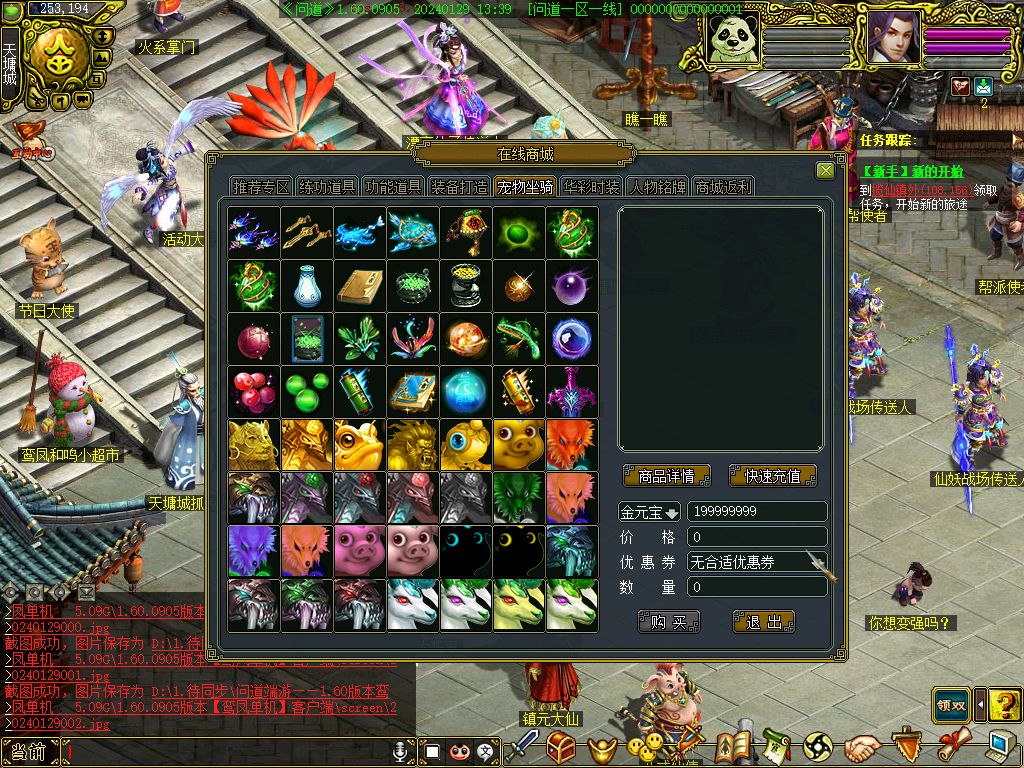Open the 人物铭牌 tab
The height and width of the screenshot is (768, 1024).
point(657,187)
